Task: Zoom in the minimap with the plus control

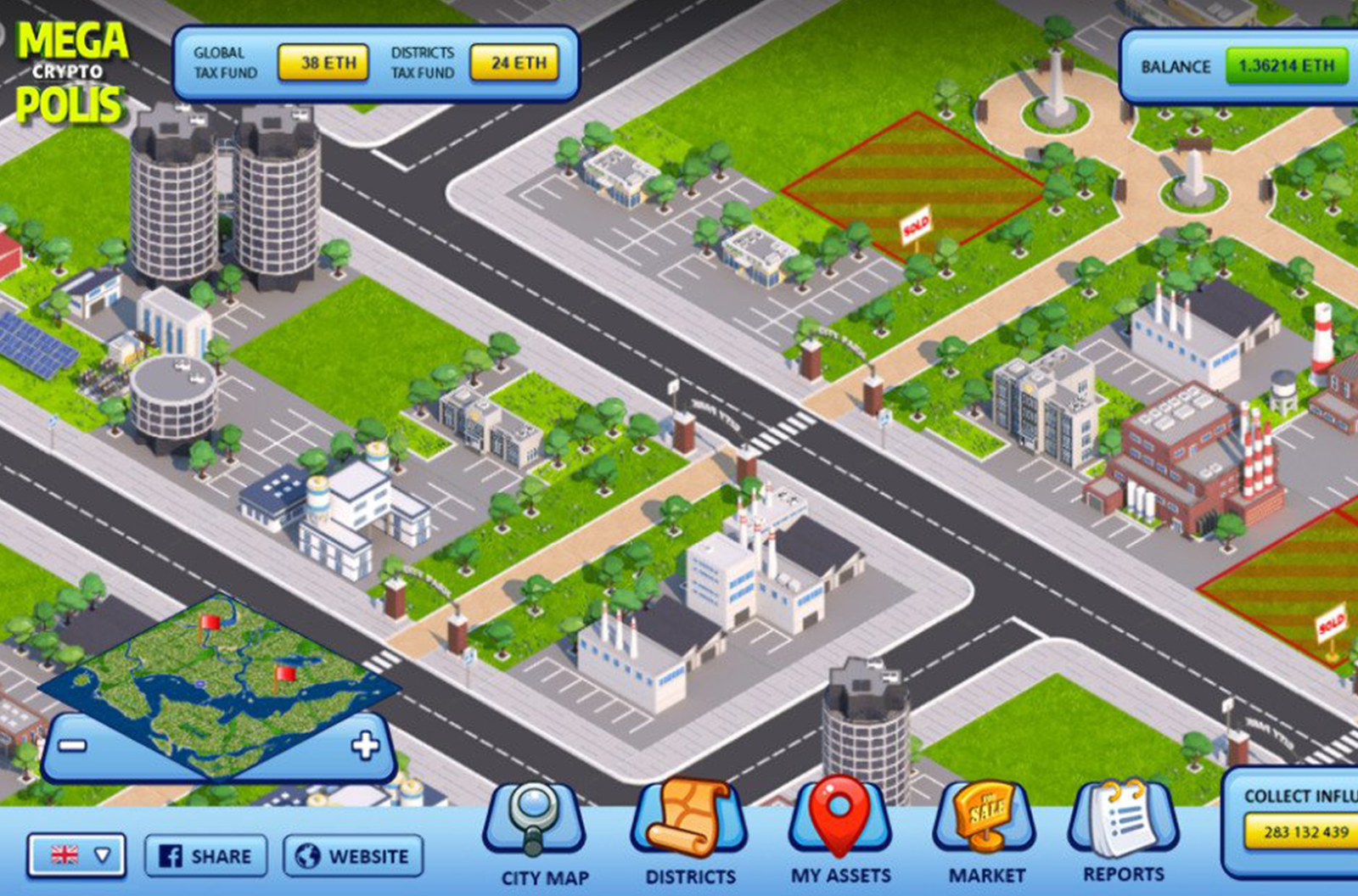Action: [x=367, y=745]
